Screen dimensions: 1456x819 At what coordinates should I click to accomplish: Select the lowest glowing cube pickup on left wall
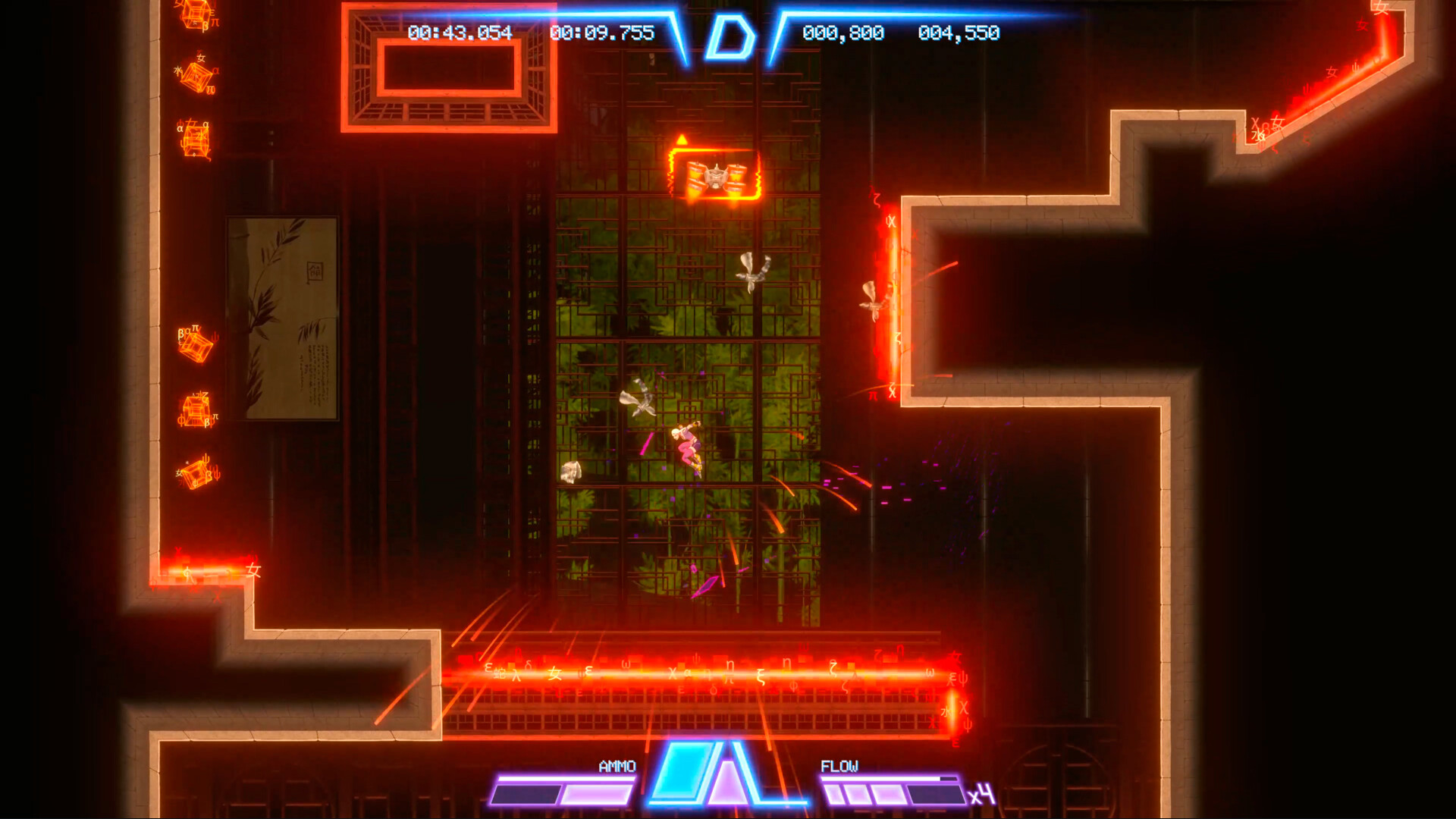[x=196, y=474]
